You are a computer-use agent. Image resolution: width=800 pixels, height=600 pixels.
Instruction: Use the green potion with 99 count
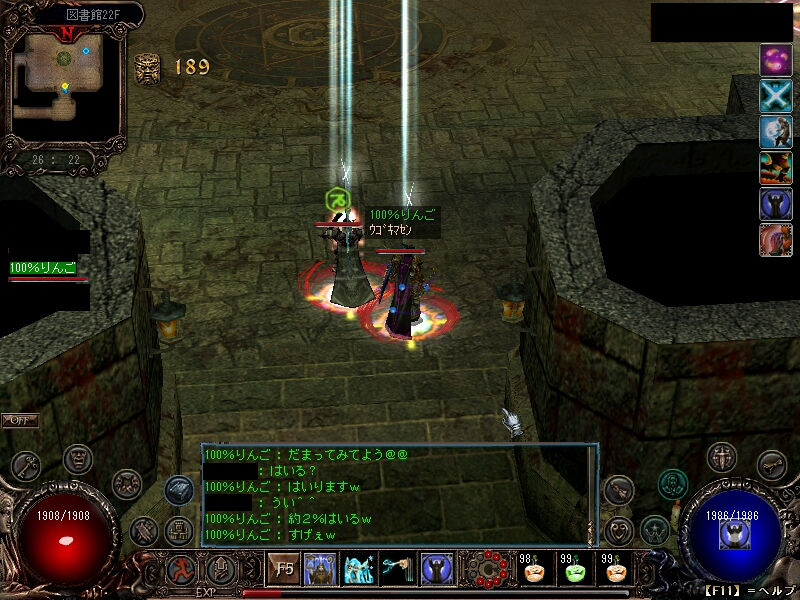575,573
